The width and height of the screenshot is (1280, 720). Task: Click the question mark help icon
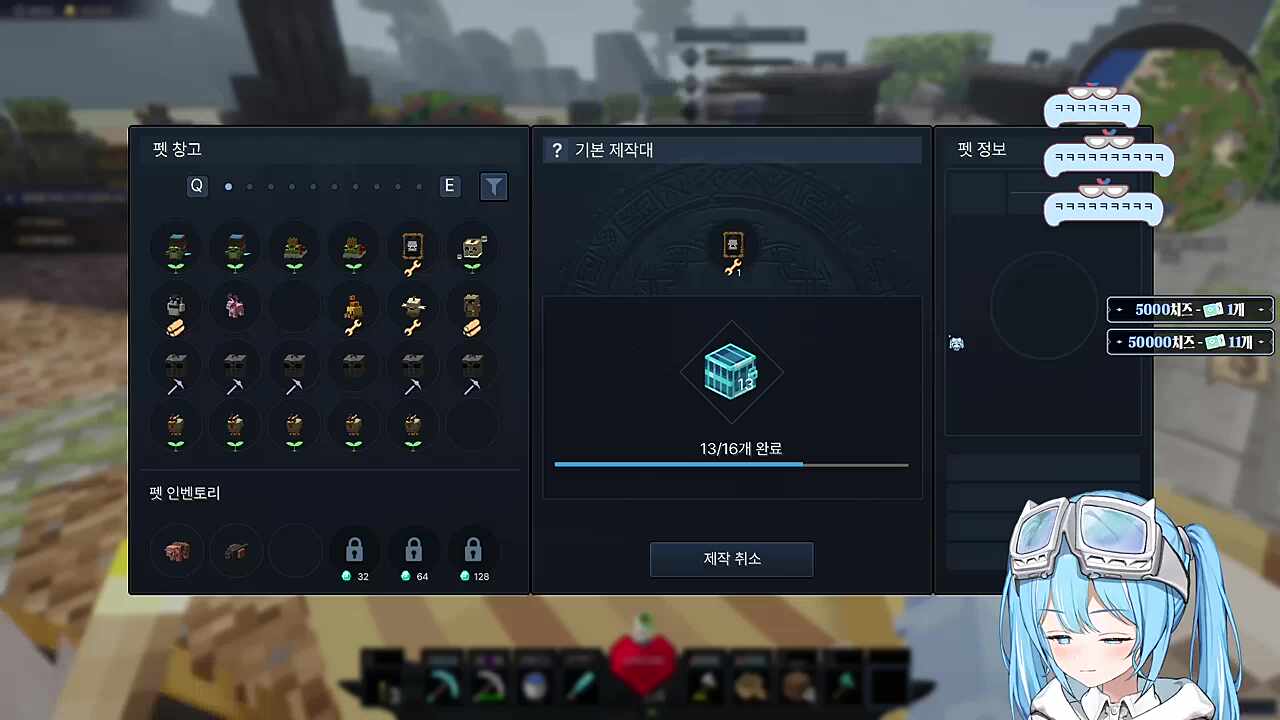tap(557, 150)
